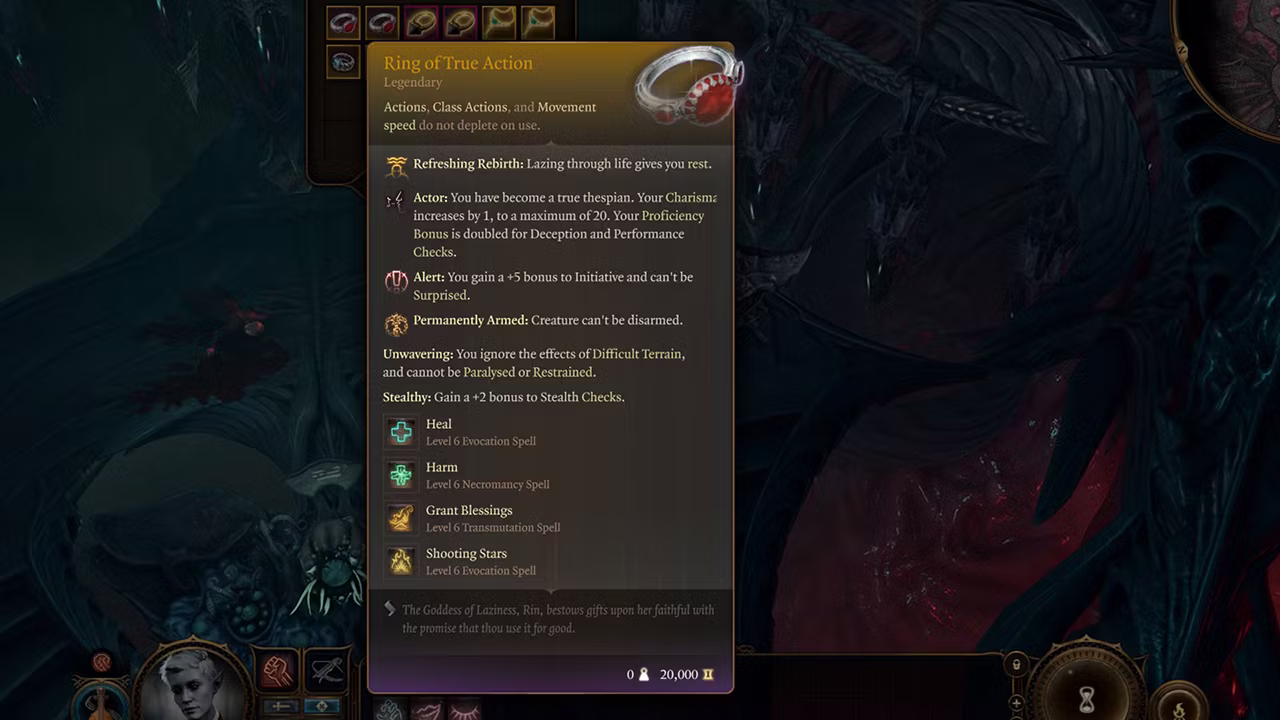Click the white-haired character portrait
Image resolution: width=1280 pixels, height=720 pixels.
[194, 683]
